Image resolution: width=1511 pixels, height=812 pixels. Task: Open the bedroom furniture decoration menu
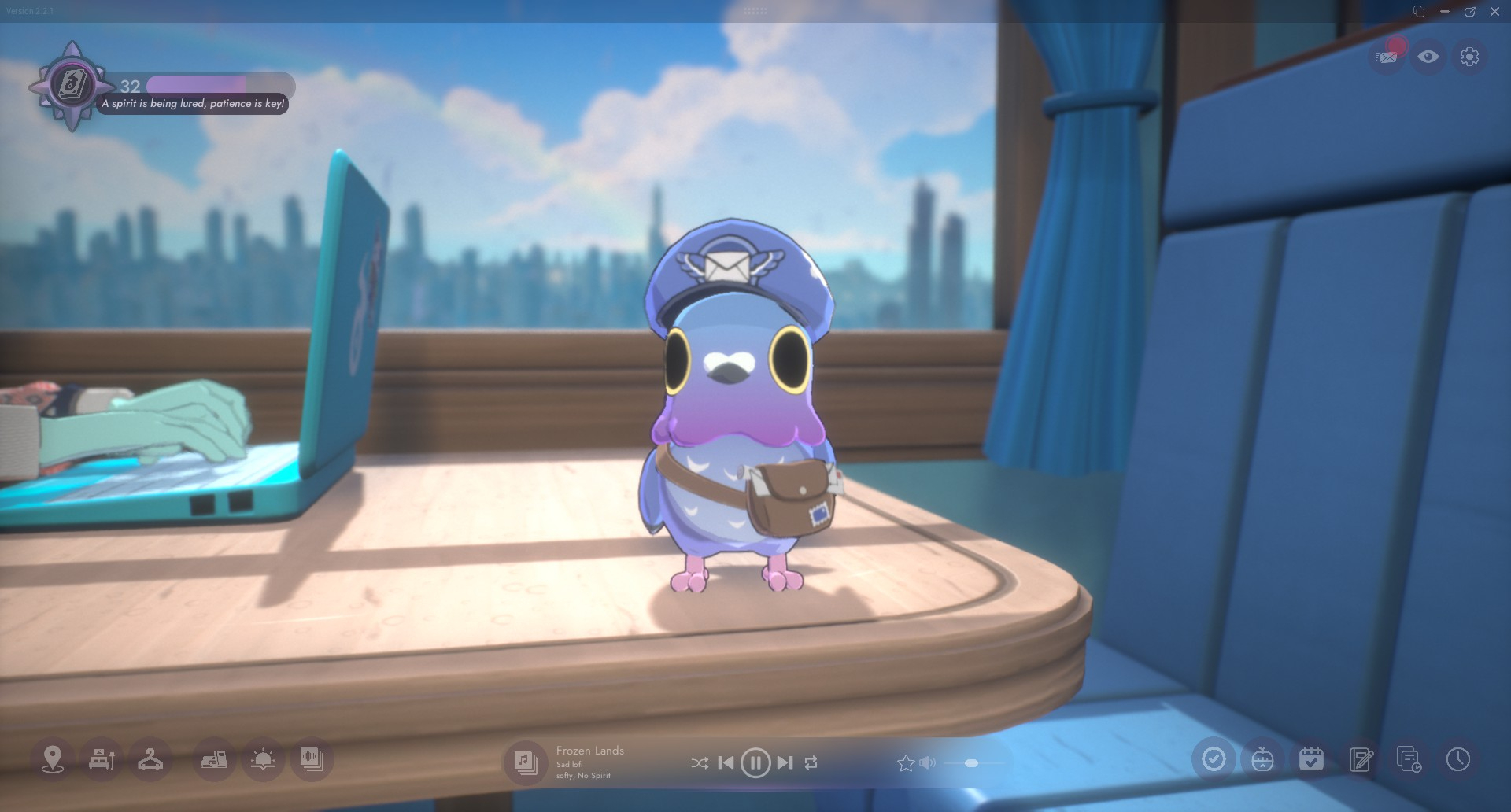click(x=102, y=759)
